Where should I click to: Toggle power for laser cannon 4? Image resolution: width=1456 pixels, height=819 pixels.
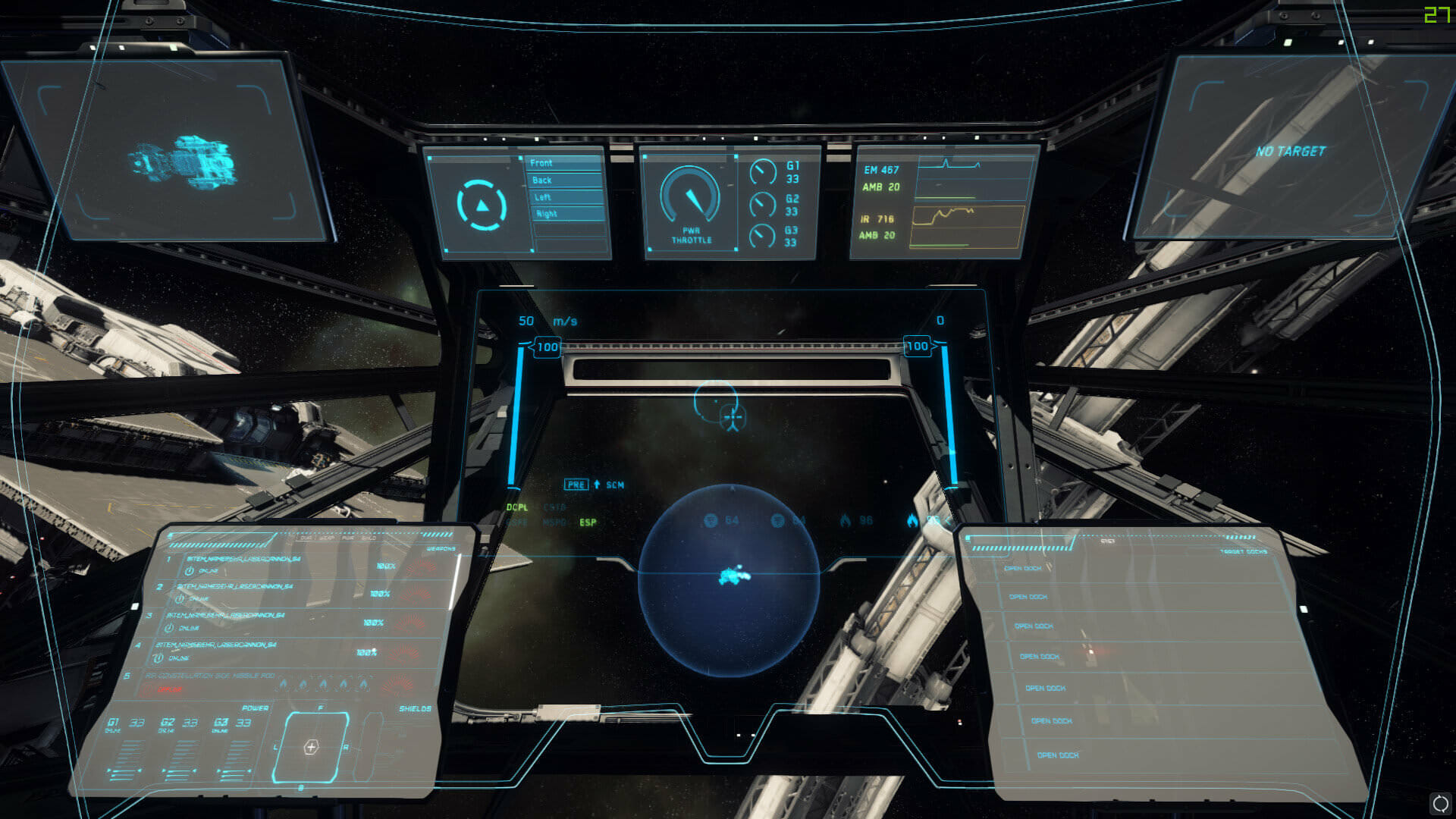158,657
